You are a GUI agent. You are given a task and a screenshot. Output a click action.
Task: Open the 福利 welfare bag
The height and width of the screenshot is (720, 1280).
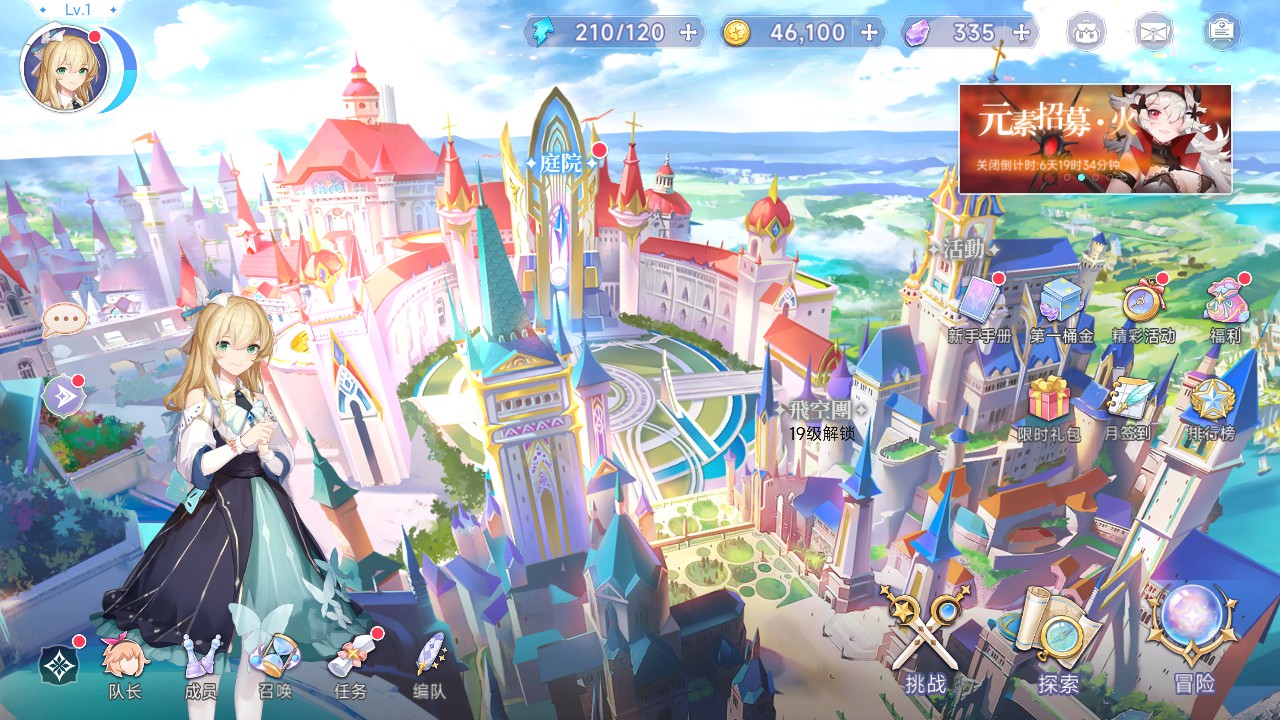point(1224,305)
